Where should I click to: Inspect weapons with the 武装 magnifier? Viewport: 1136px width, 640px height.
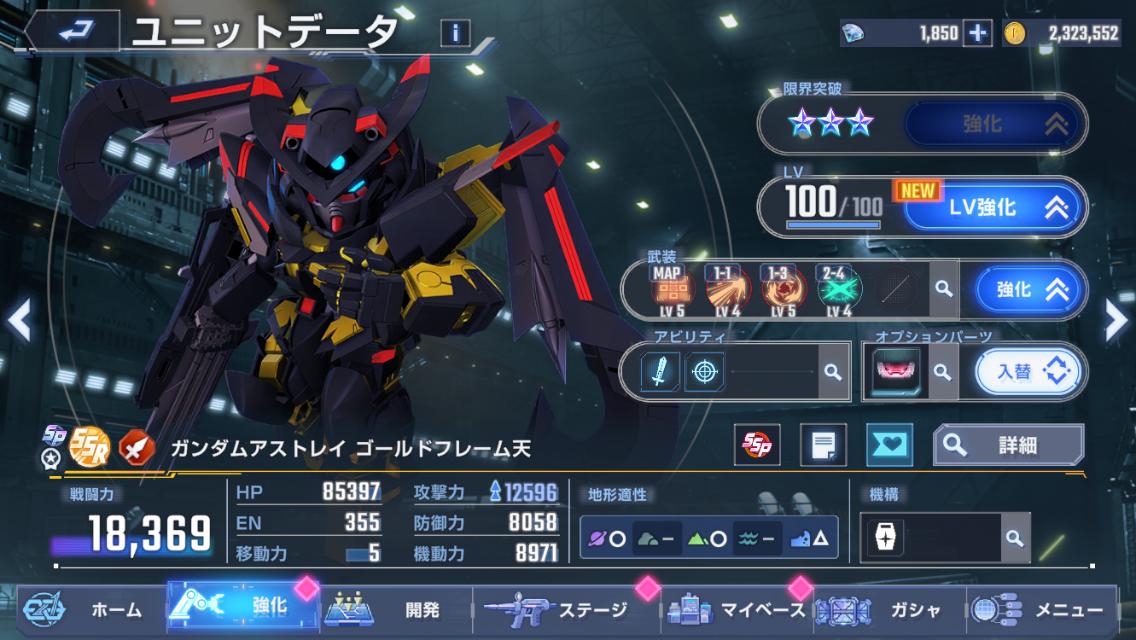(x=942, y=290)
